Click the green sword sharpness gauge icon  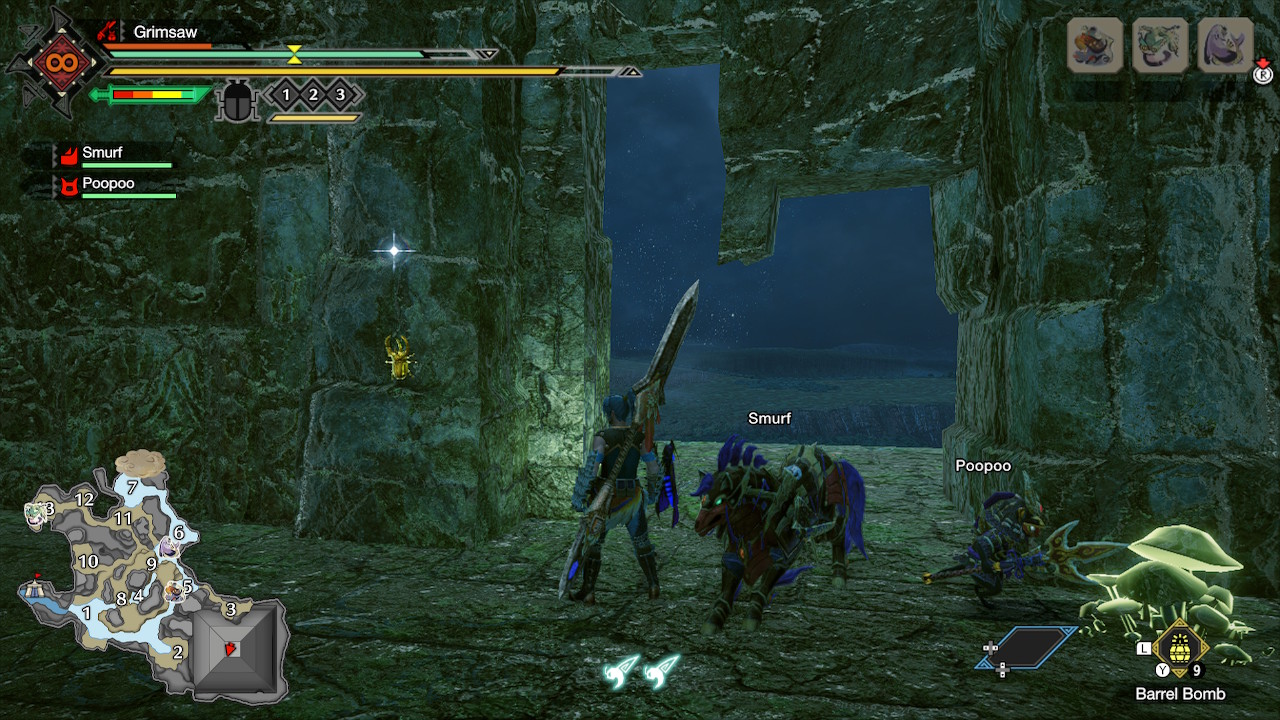click(x=150, y=95)
